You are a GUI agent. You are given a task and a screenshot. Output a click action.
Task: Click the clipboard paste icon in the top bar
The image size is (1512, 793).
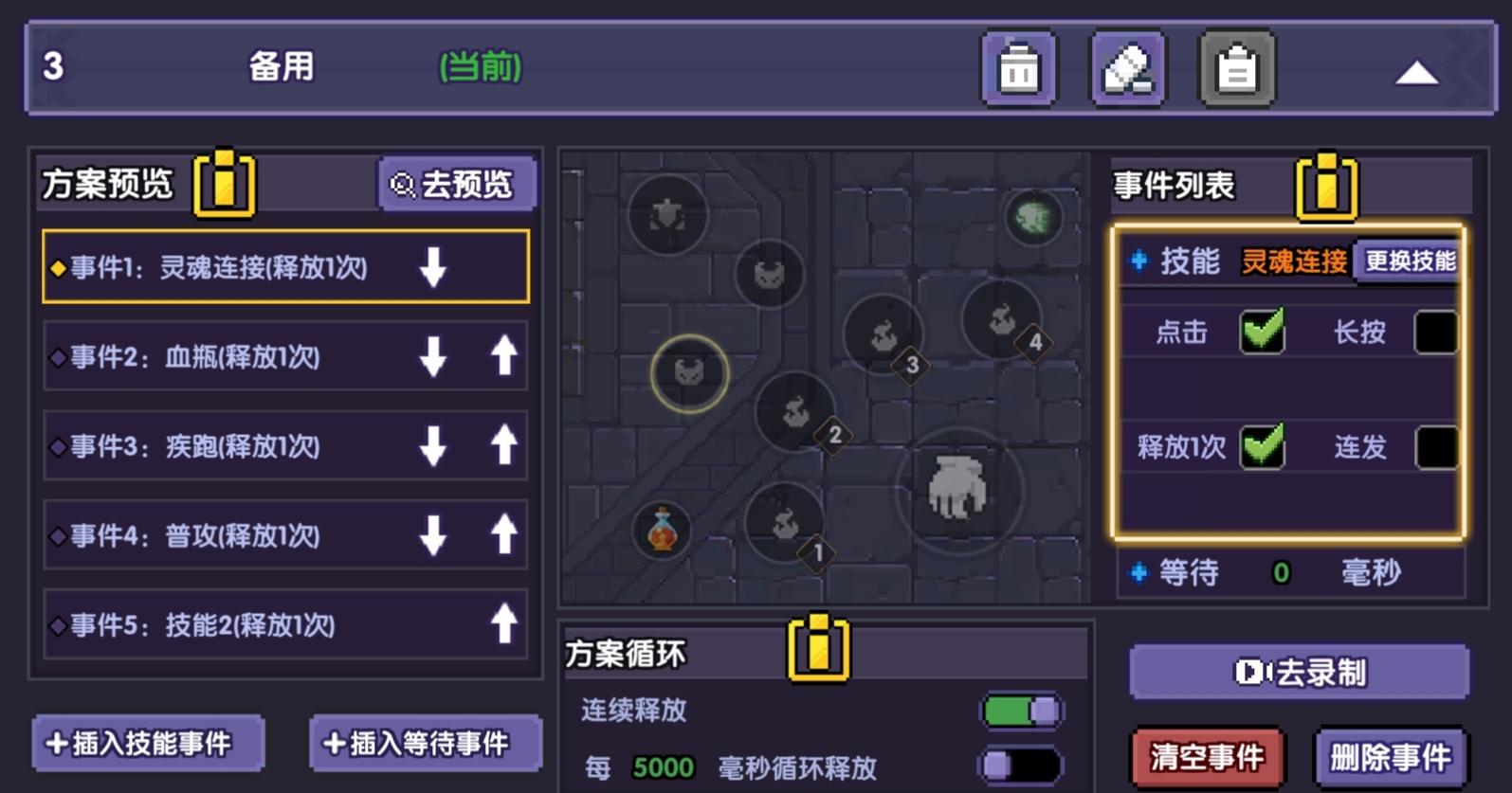pyautogui.click(x=1235, y=70)
